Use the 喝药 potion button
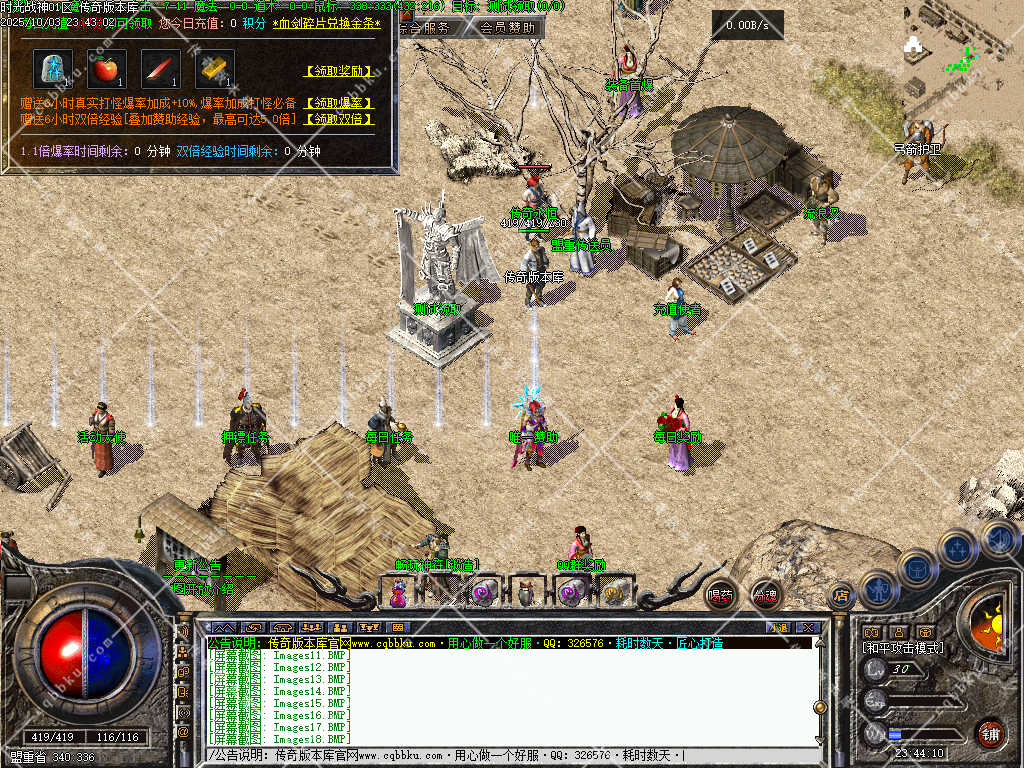The height and width of the screenshot is (768, 1024). click(x=720, y=595)
